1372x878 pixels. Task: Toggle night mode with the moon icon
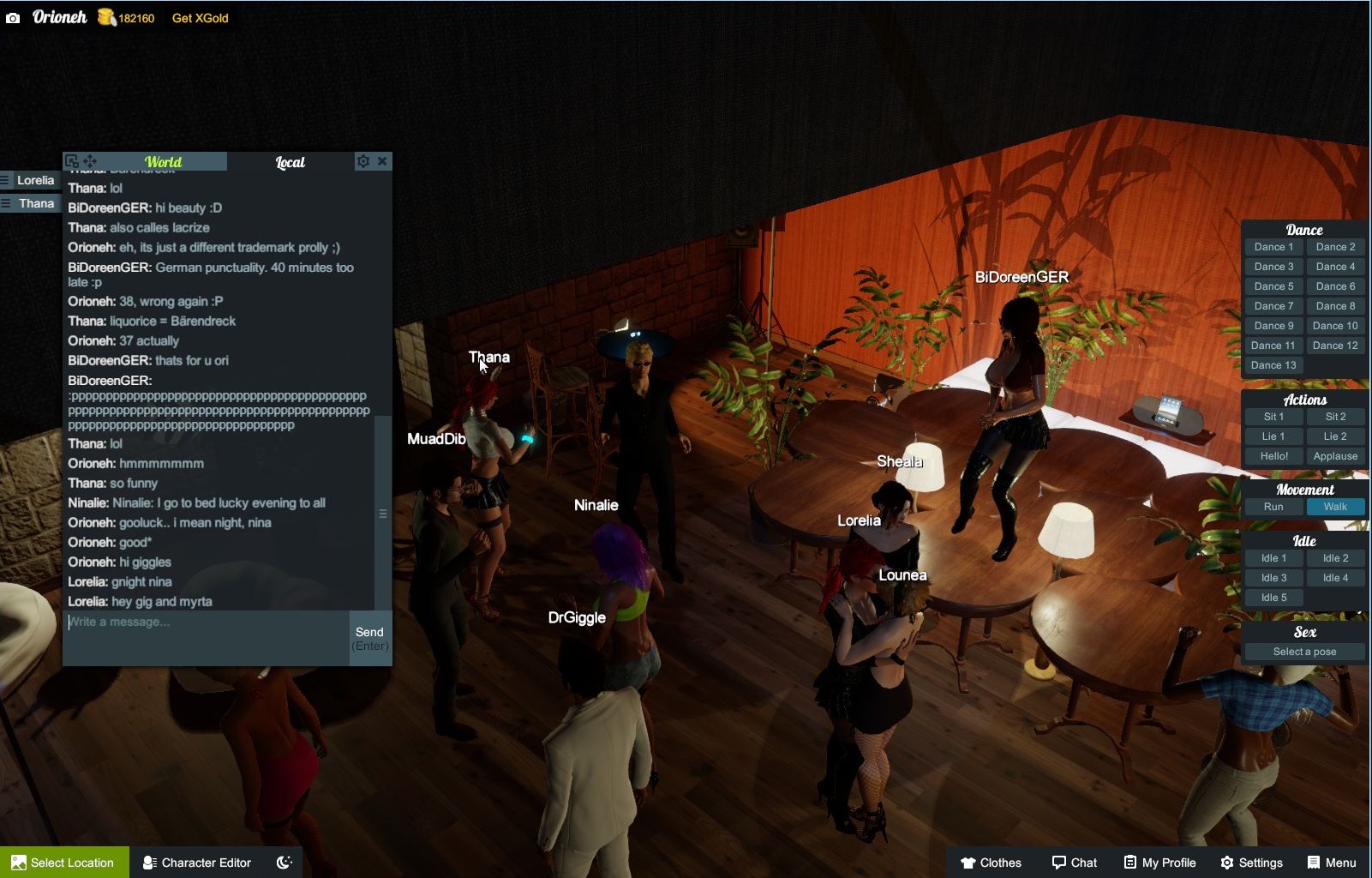(x=284, y=863)
